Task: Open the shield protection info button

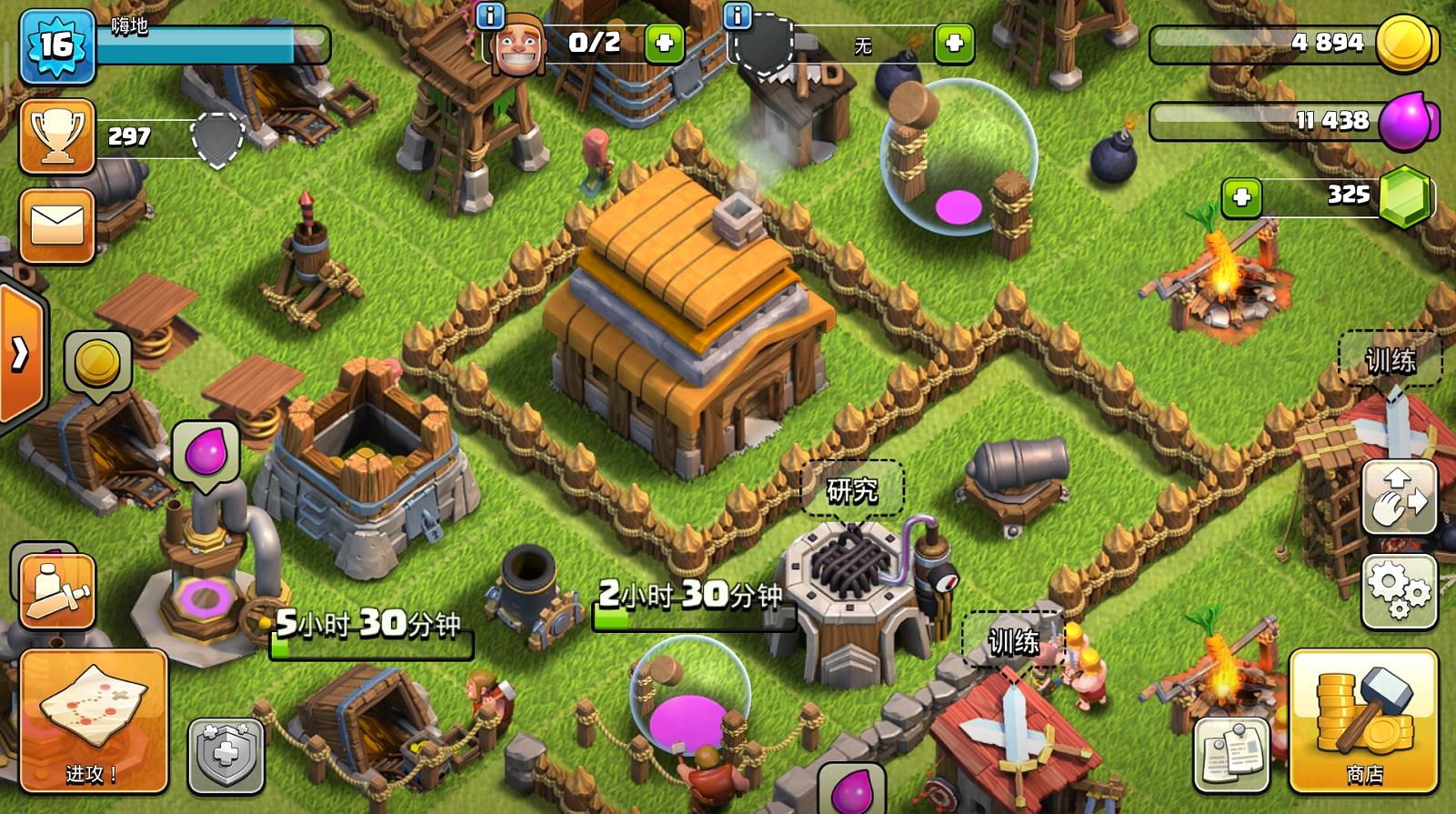Action: [x=226, y=754]
